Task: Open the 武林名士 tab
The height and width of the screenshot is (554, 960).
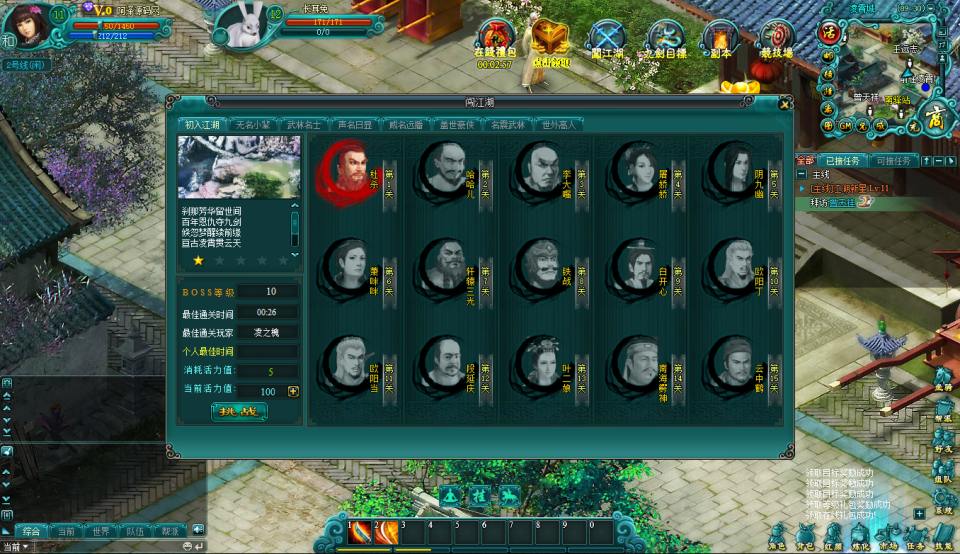Action: [303, 125]
